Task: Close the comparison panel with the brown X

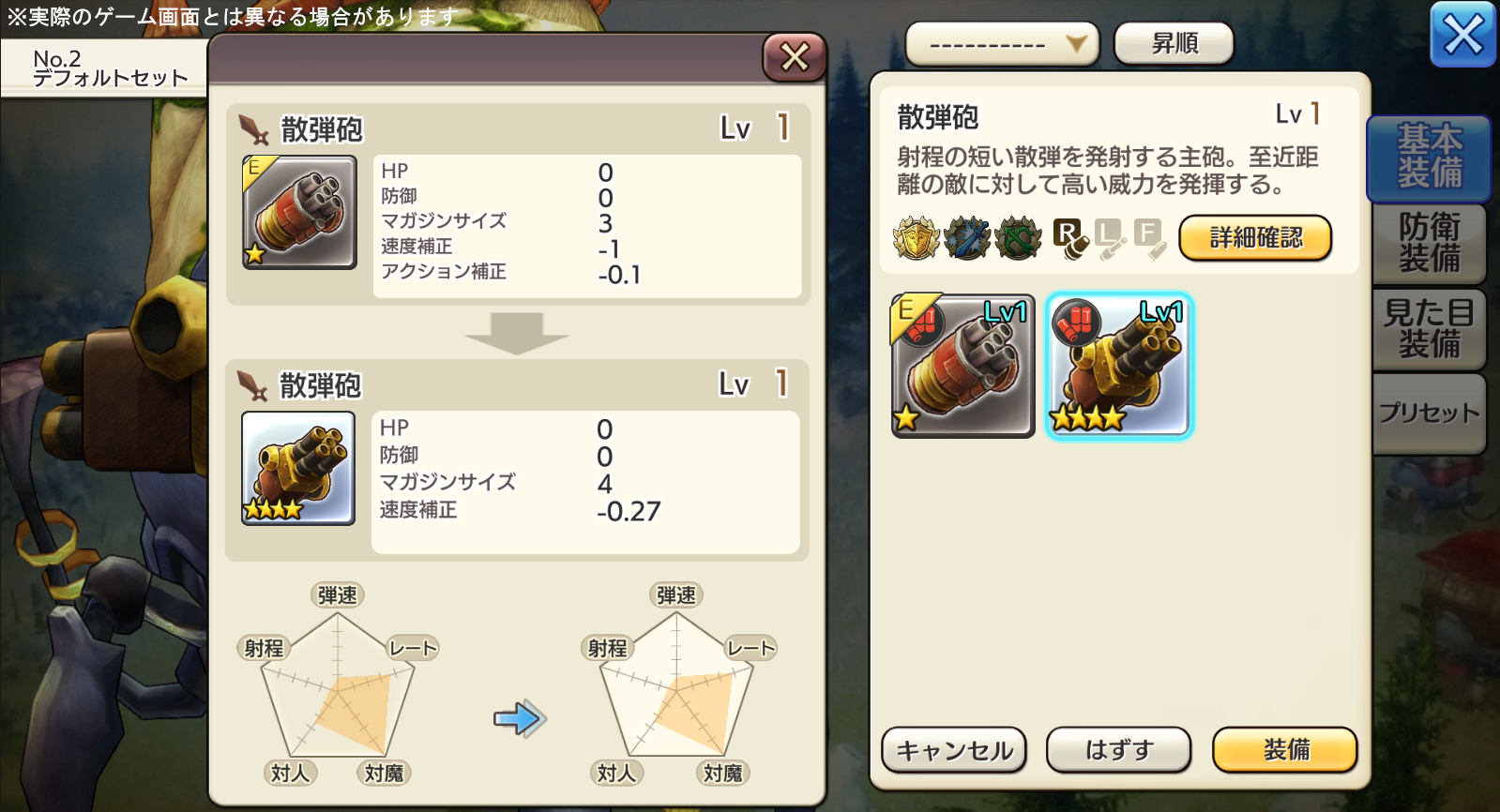Action: pos(794,57)
